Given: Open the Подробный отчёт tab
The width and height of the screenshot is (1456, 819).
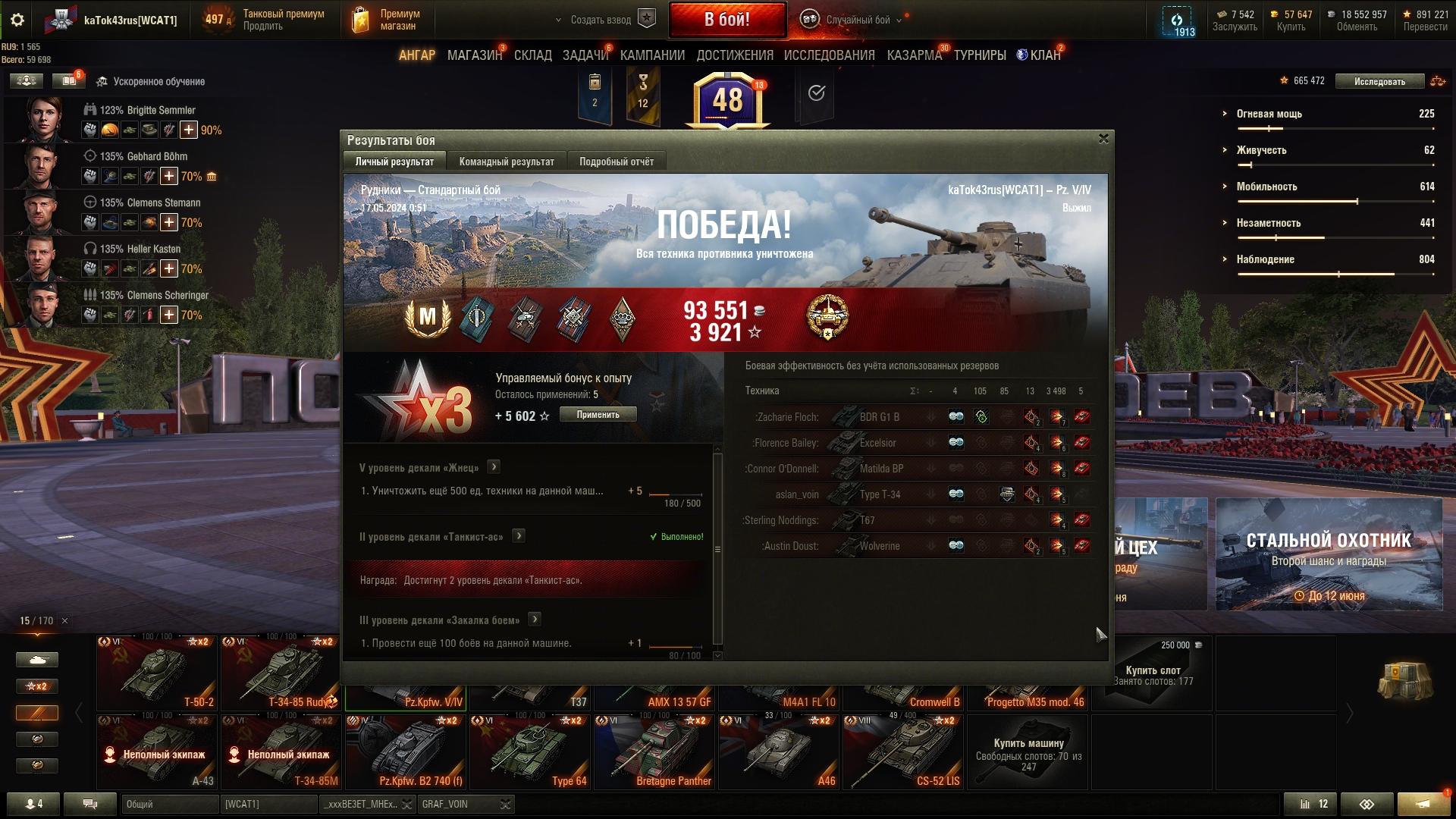Looking at the screenshot, I should click(616, 162).
